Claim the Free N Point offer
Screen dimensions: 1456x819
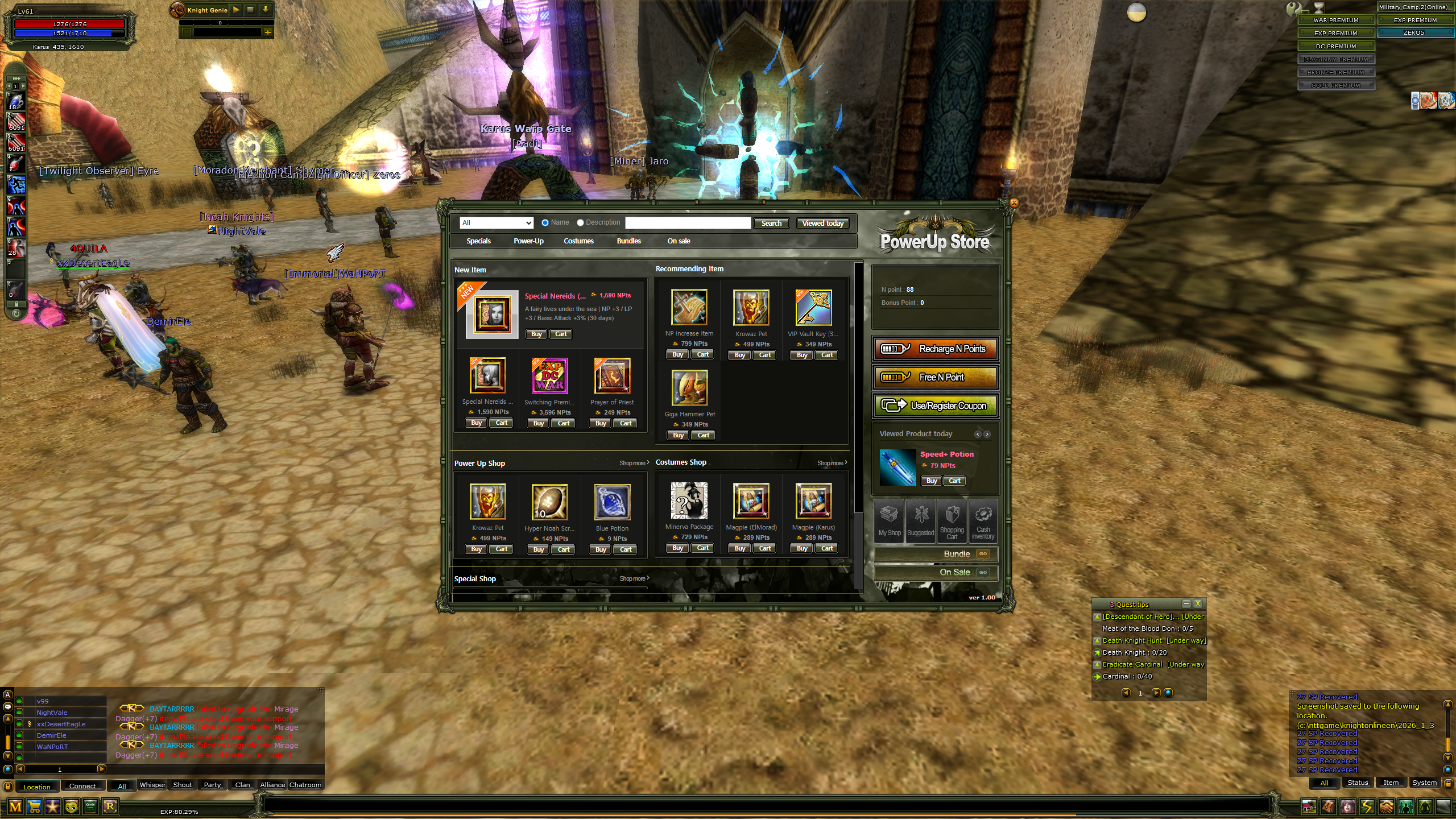pyautogui.click(x=935, y=378)
